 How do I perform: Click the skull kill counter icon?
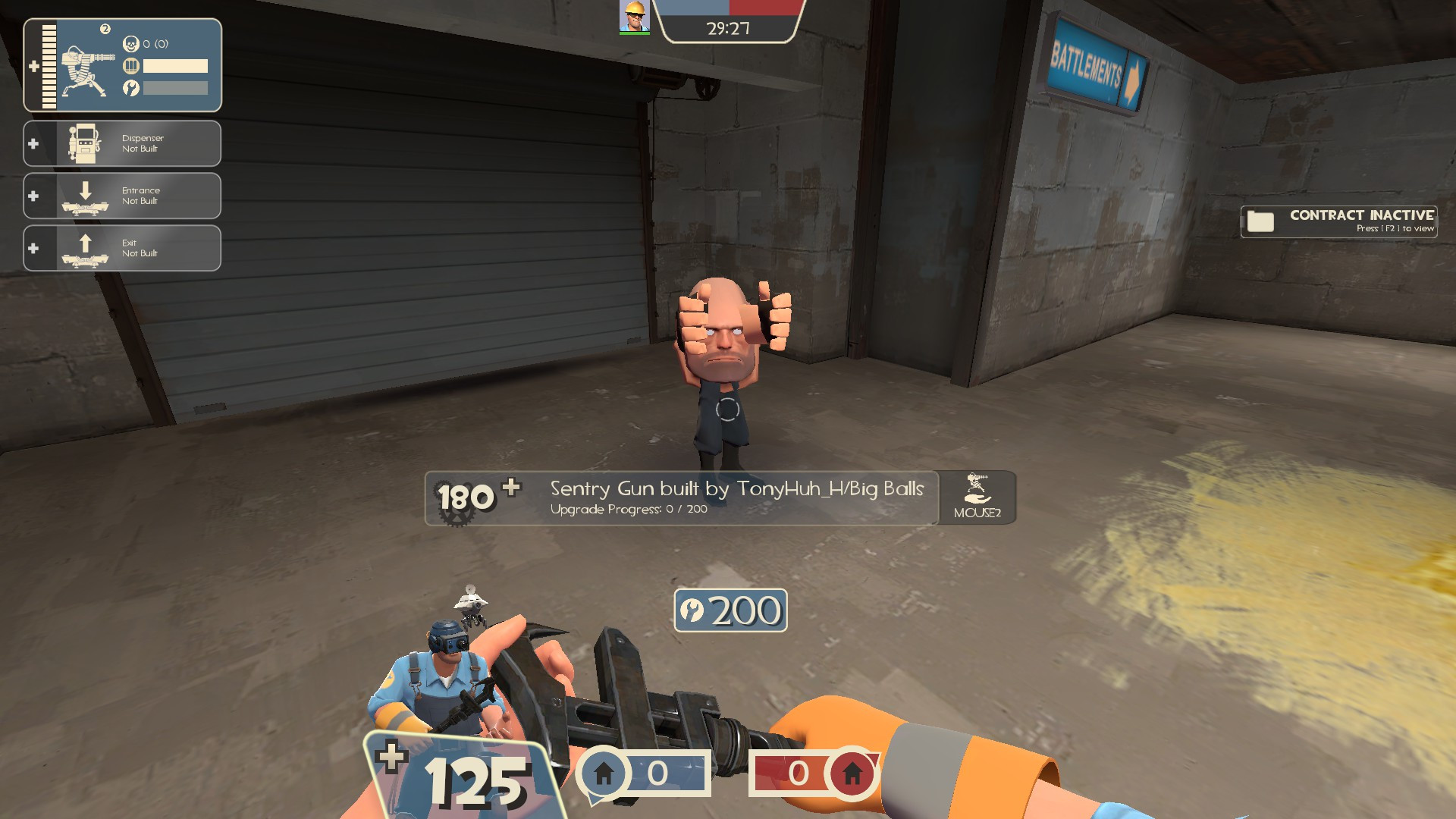(130, 44)
